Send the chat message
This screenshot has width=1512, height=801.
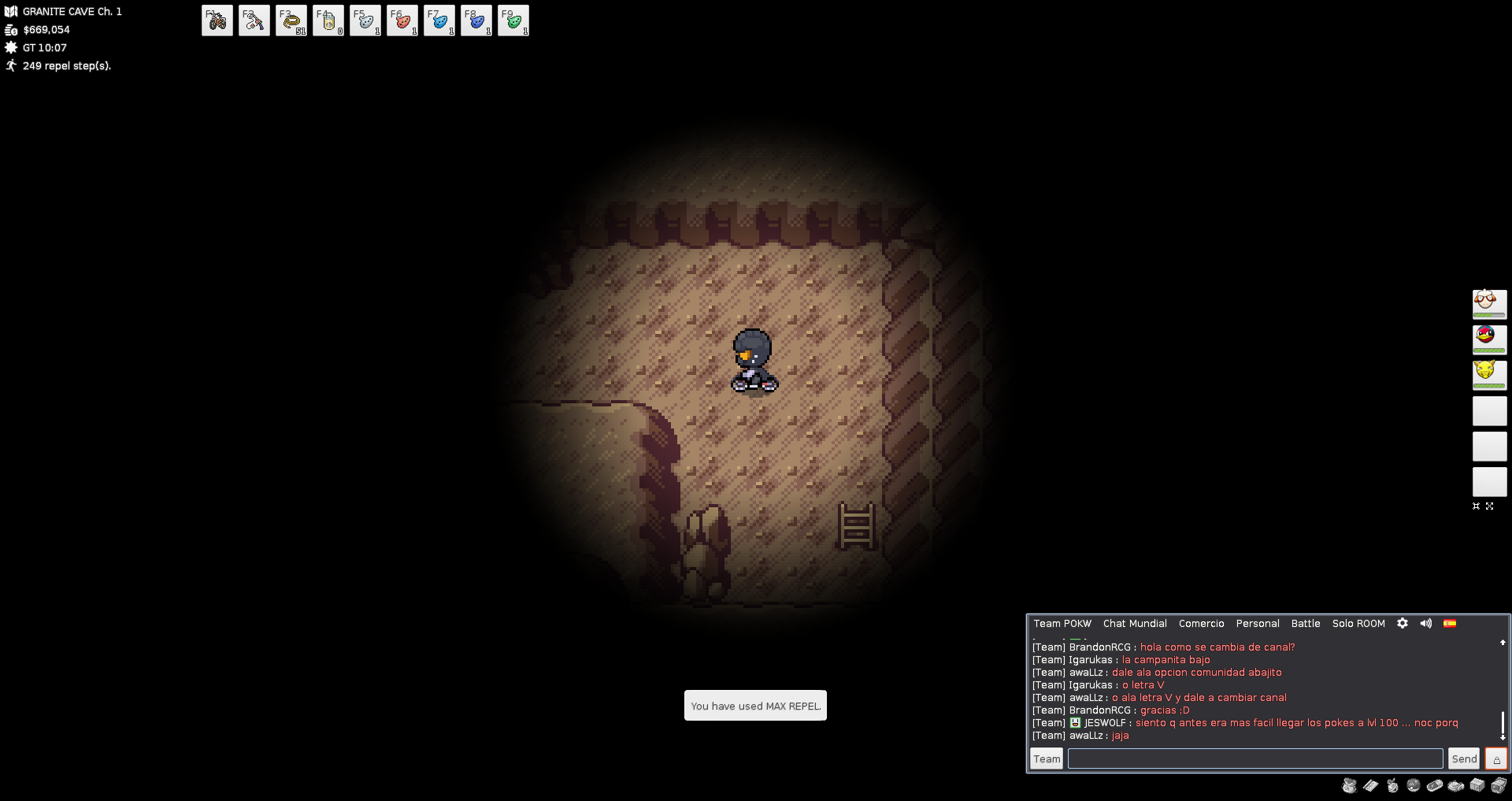[x=1464, y=758]
